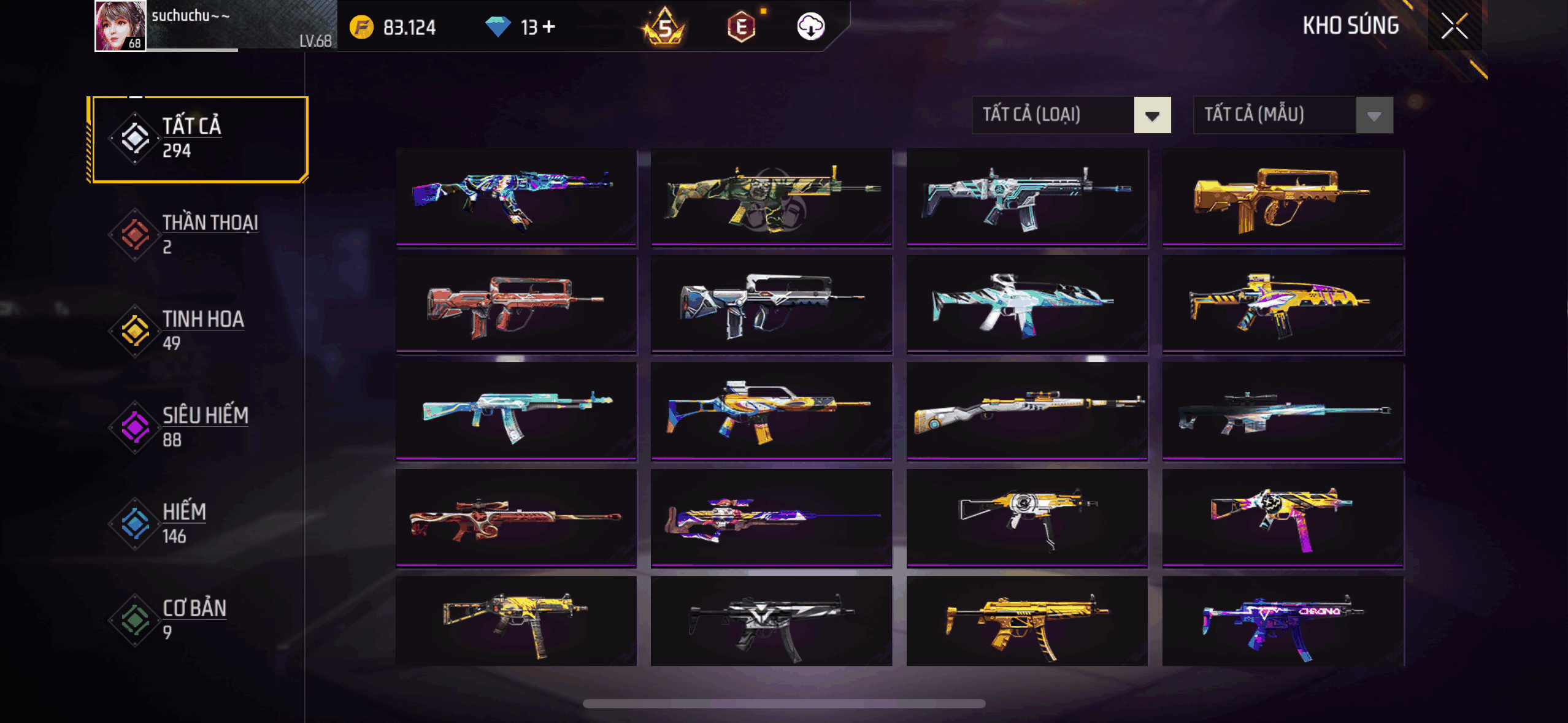
Task: Select the black and white MP5 skin
Action: 771,621
